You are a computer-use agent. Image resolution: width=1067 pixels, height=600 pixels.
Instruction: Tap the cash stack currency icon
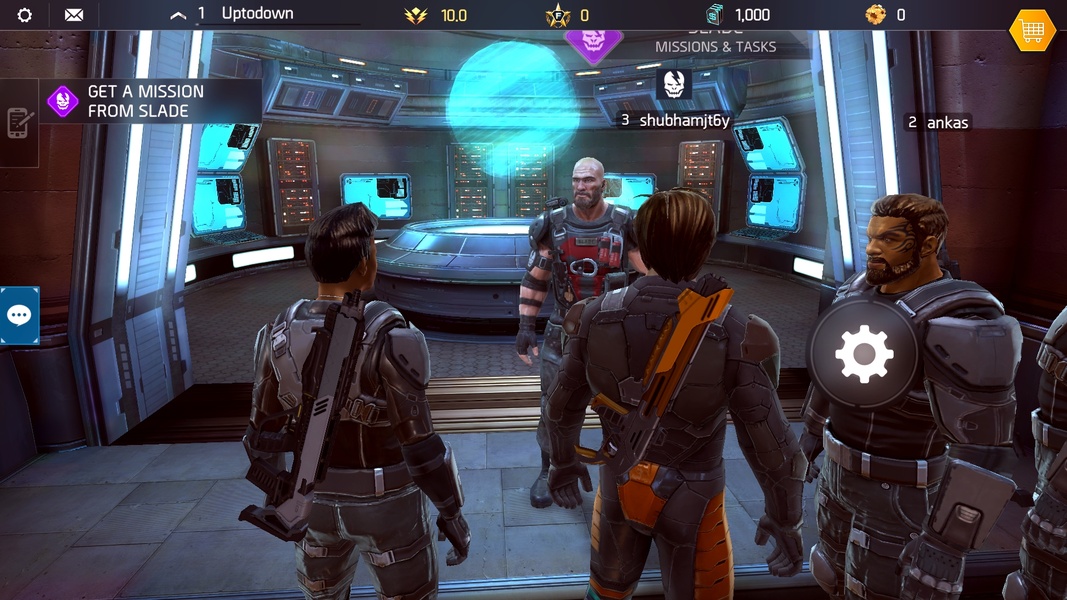point(714,15)
